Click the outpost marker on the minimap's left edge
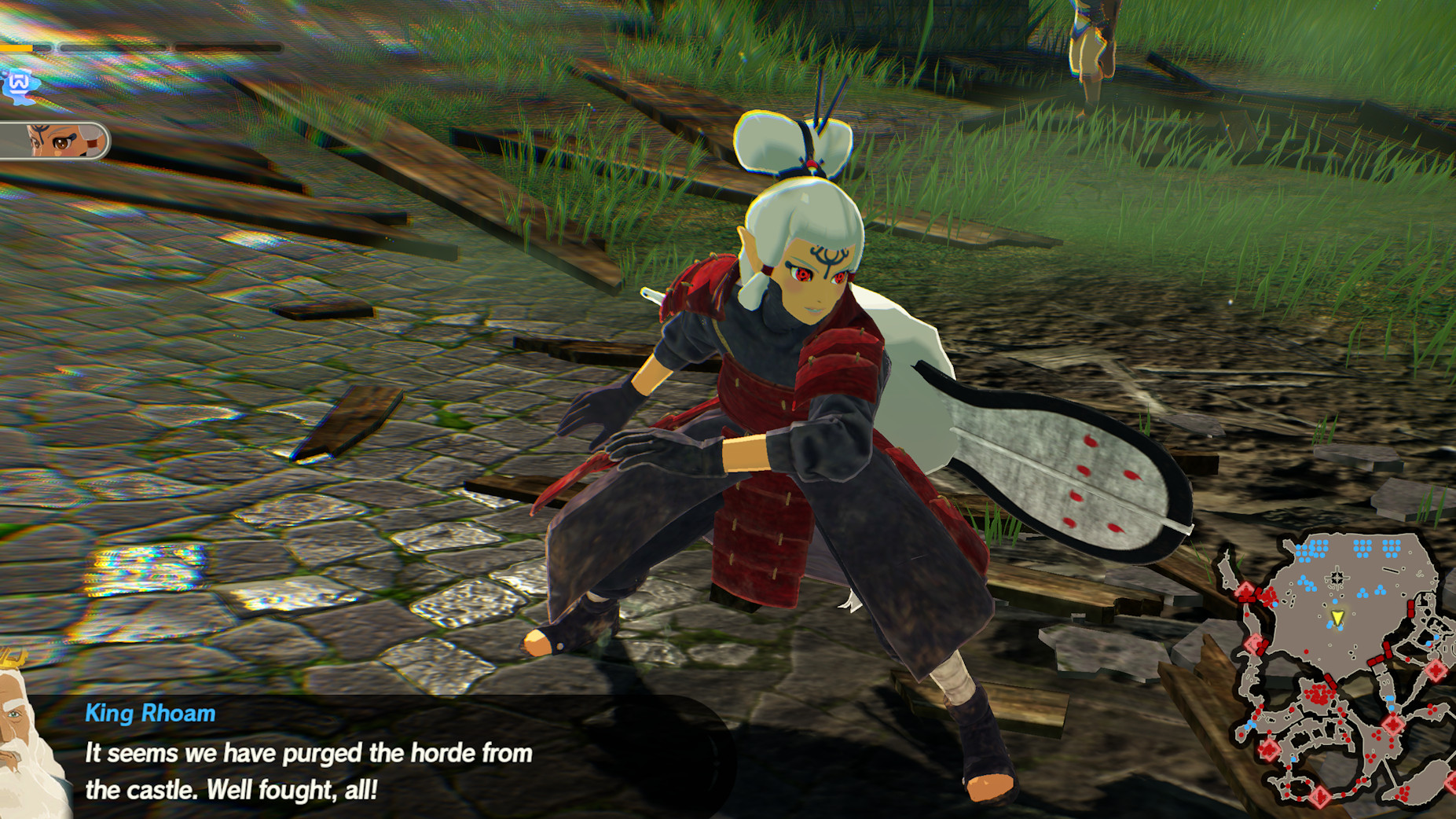Screen dimensions: 1456x819 click(1245, 591)
